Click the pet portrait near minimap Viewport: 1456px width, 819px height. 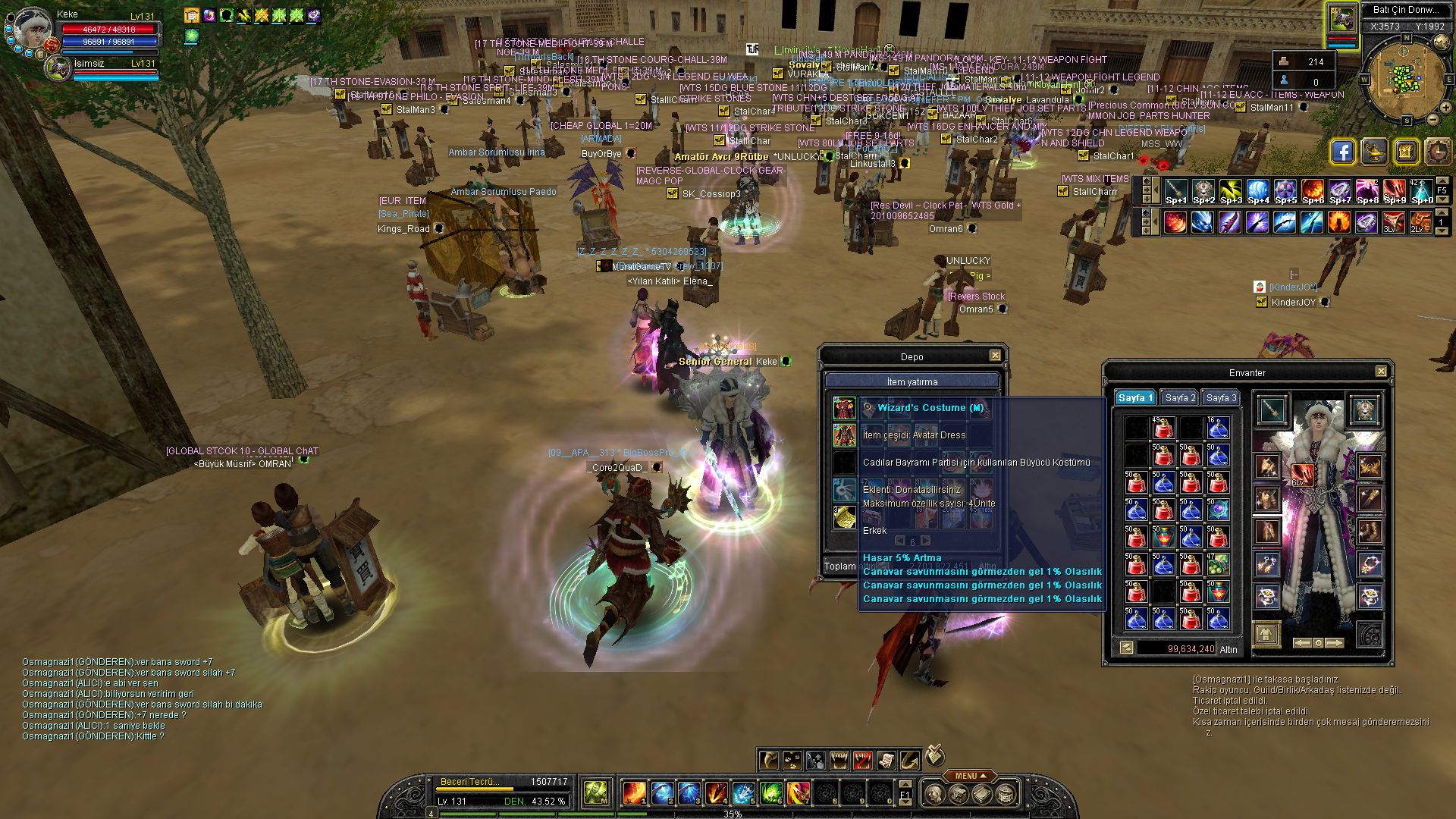[x=1341, y=20]
